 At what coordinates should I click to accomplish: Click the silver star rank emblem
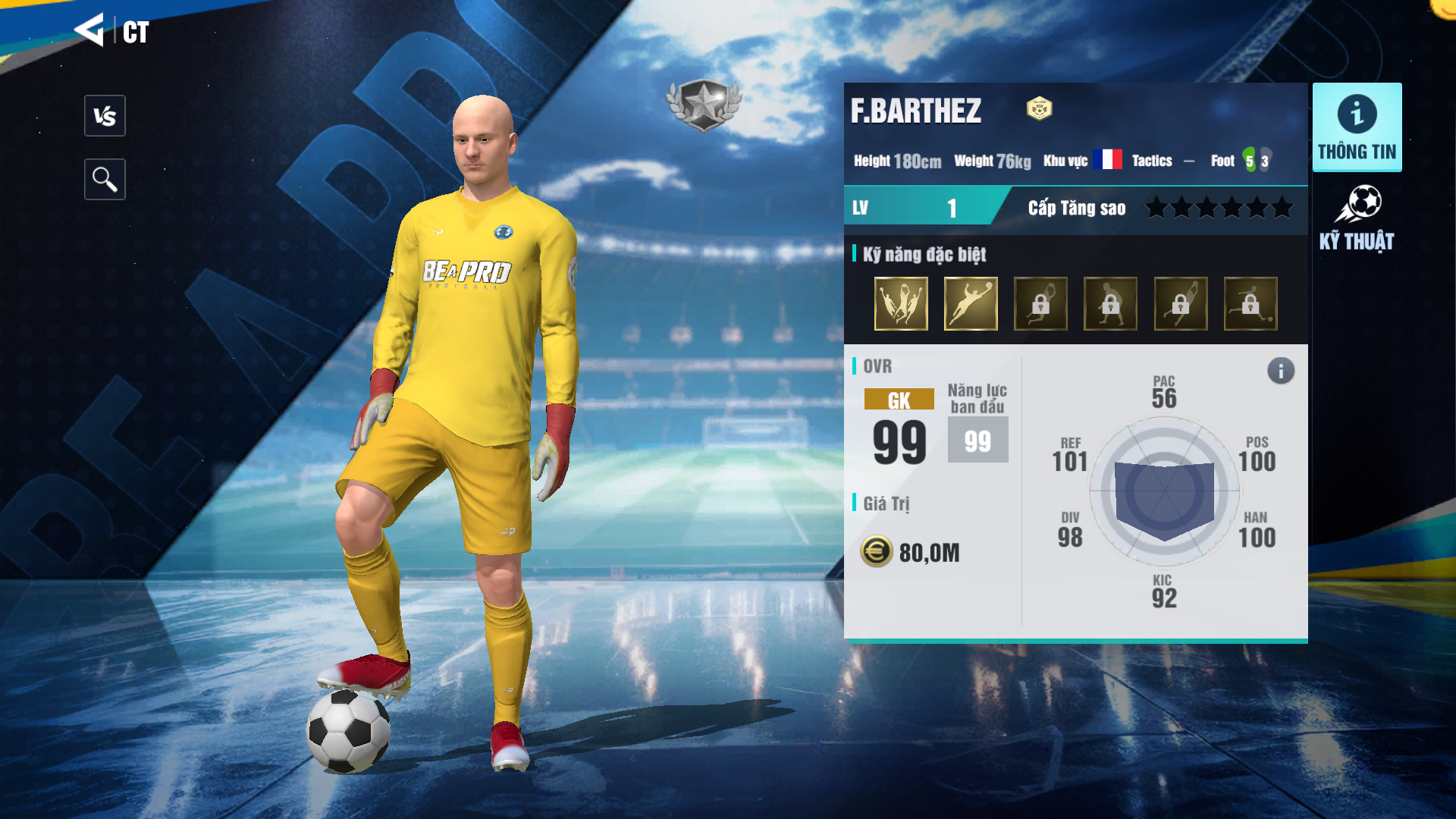(x=704, y=105)
